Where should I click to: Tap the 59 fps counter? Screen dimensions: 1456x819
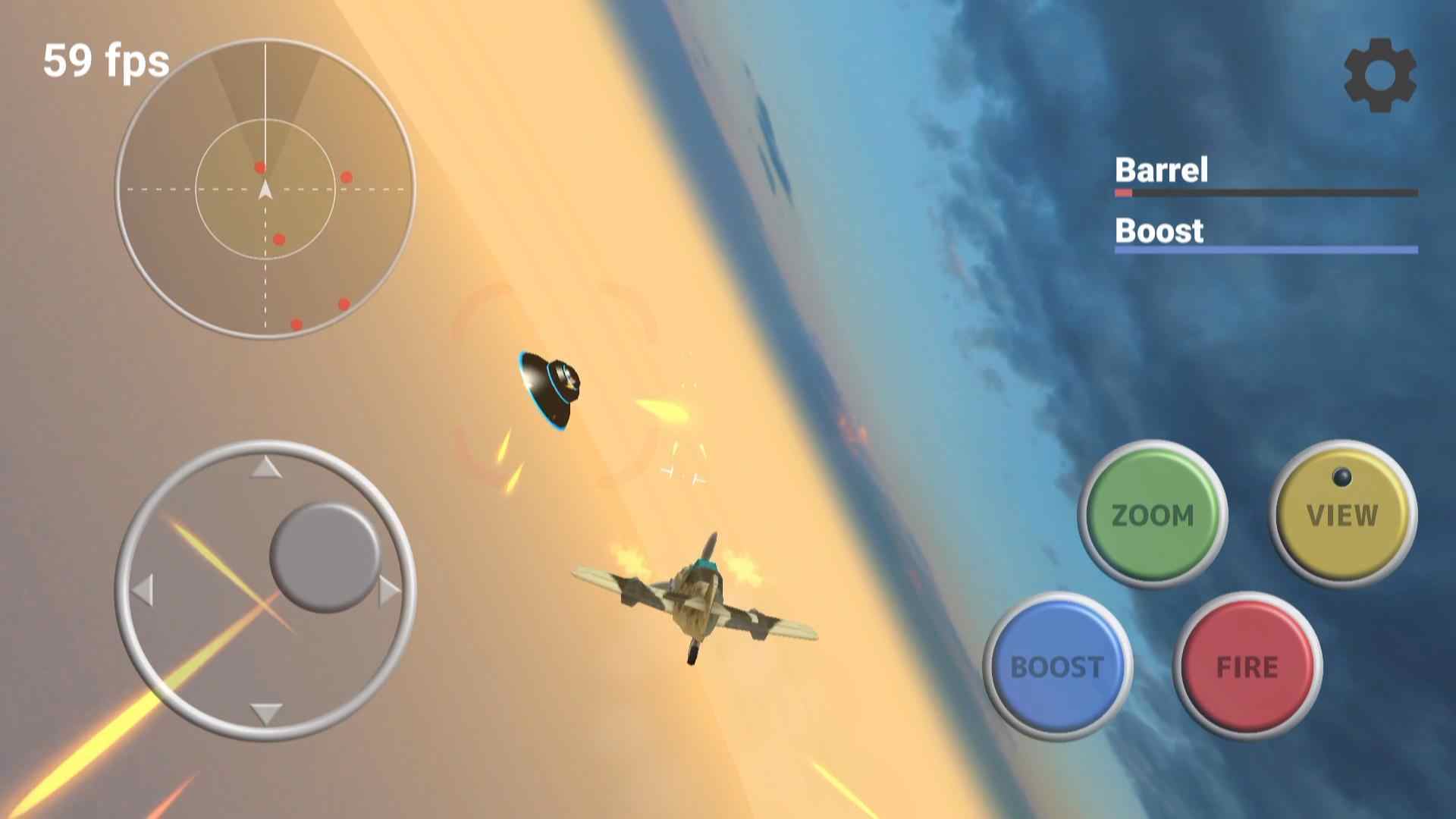[105, 62]
